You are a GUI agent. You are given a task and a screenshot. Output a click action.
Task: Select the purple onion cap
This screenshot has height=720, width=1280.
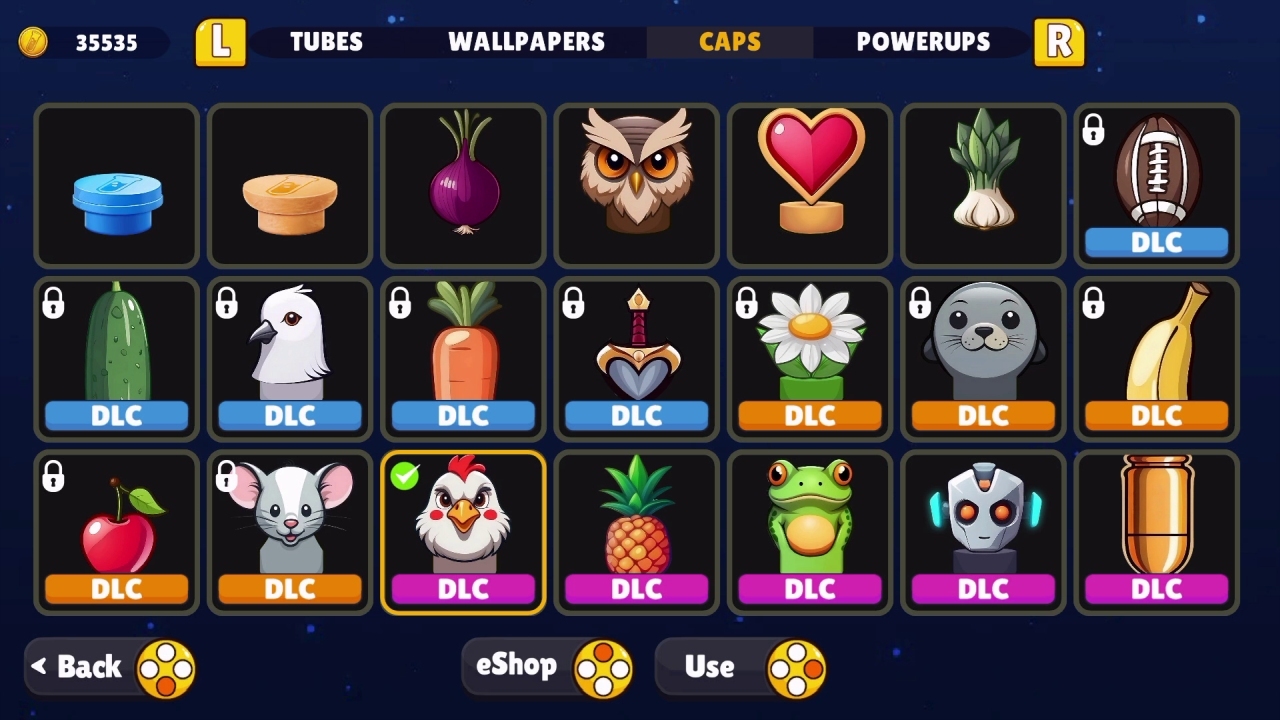click(x=463, y=186)
